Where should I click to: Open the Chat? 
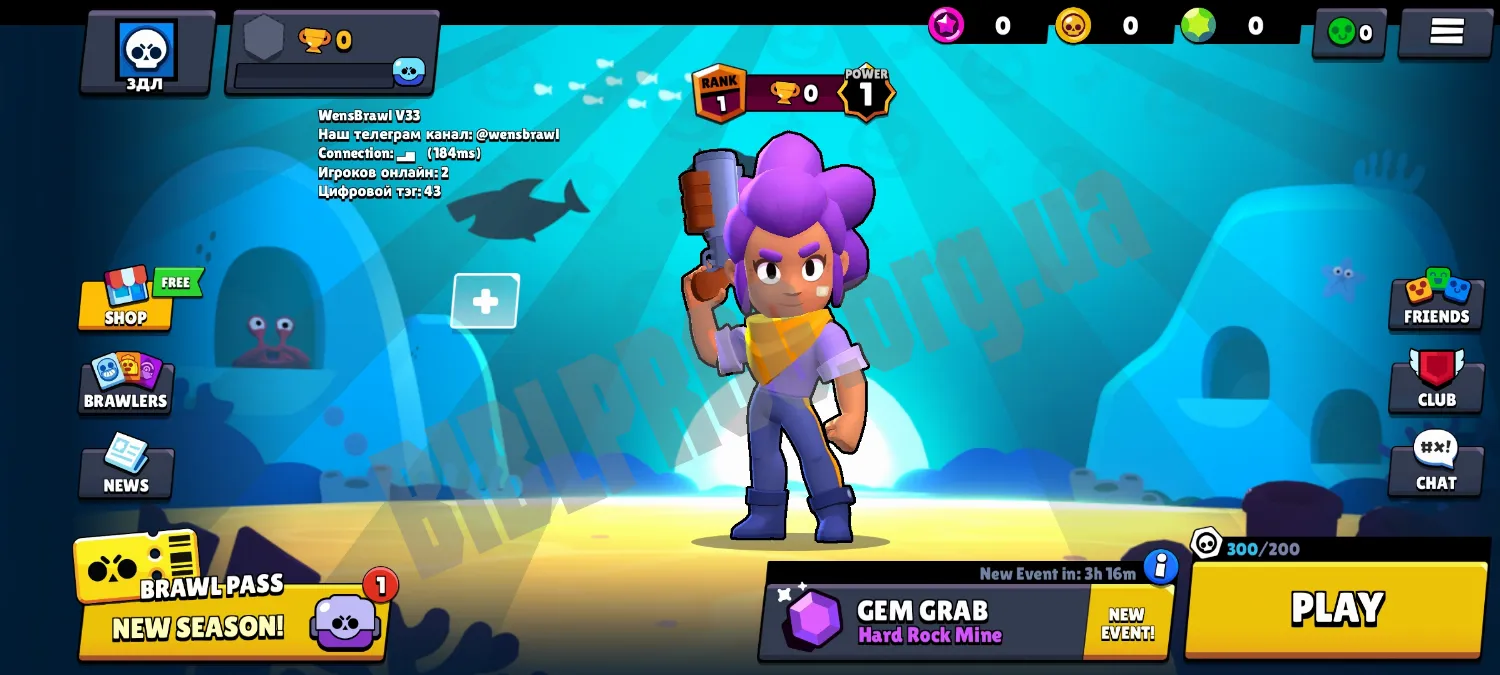pyautogui.click(x=1436, y=464)
